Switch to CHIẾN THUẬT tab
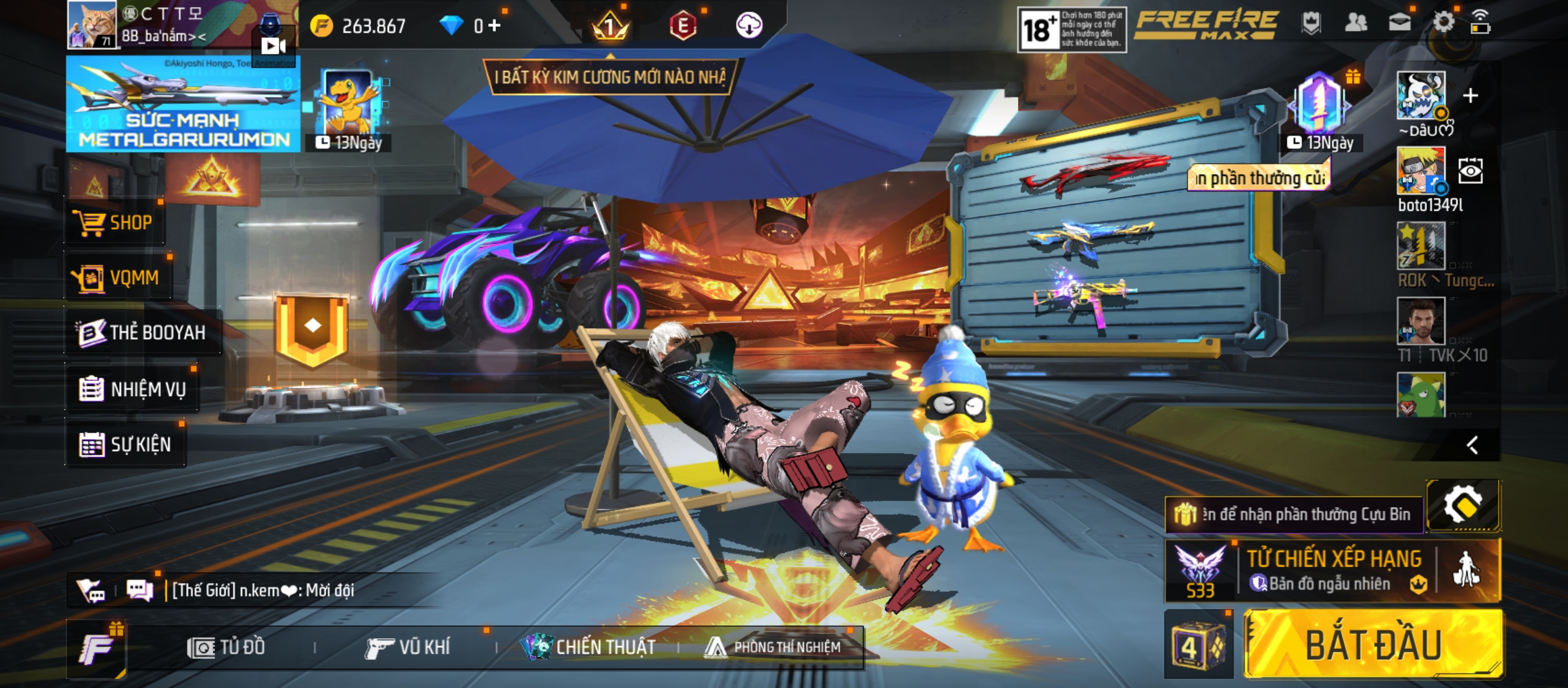The image size is (1568, 688). tap(588, 647)
